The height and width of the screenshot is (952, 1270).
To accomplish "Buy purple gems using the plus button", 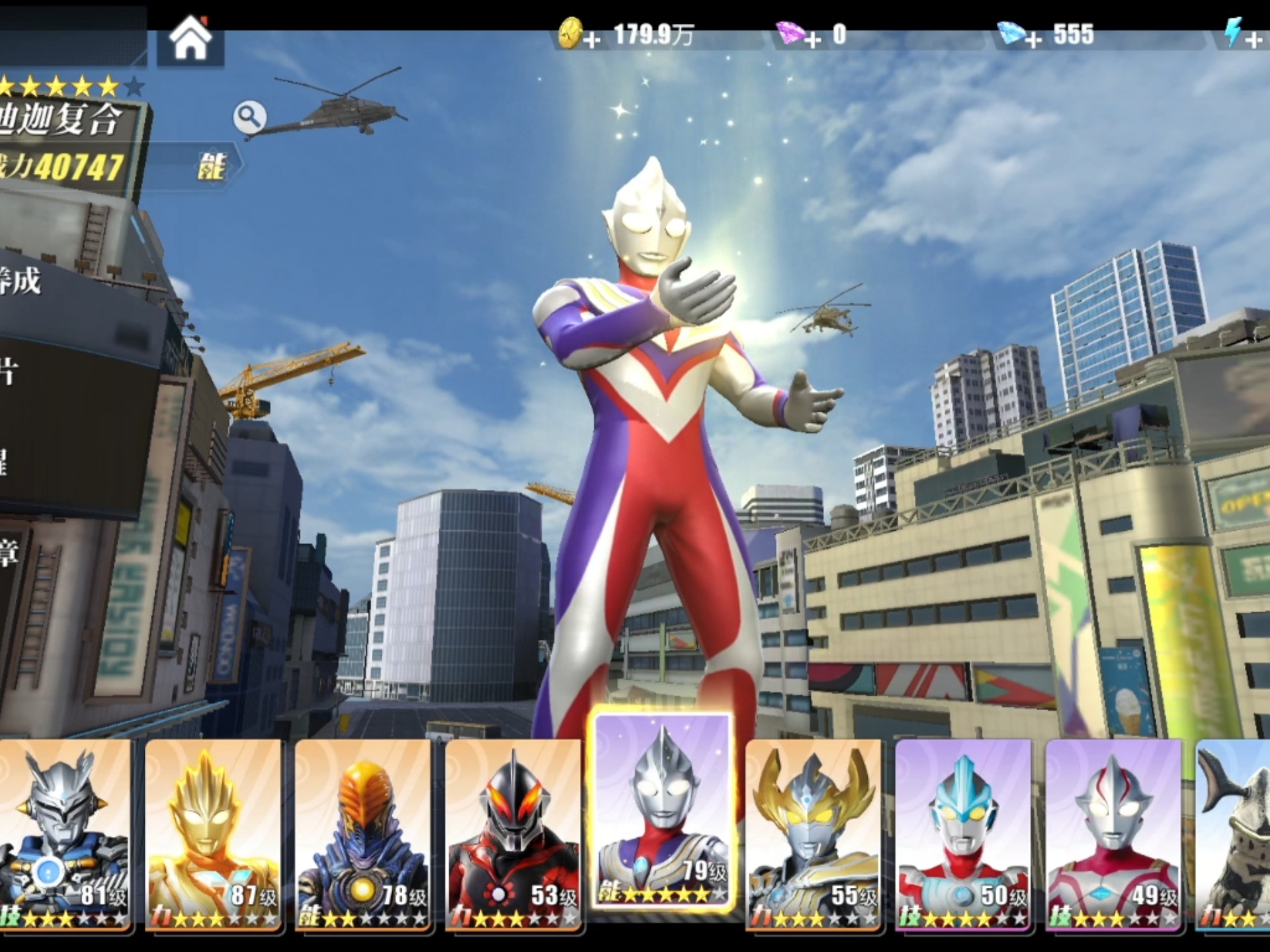I will (x=812, y=41).
